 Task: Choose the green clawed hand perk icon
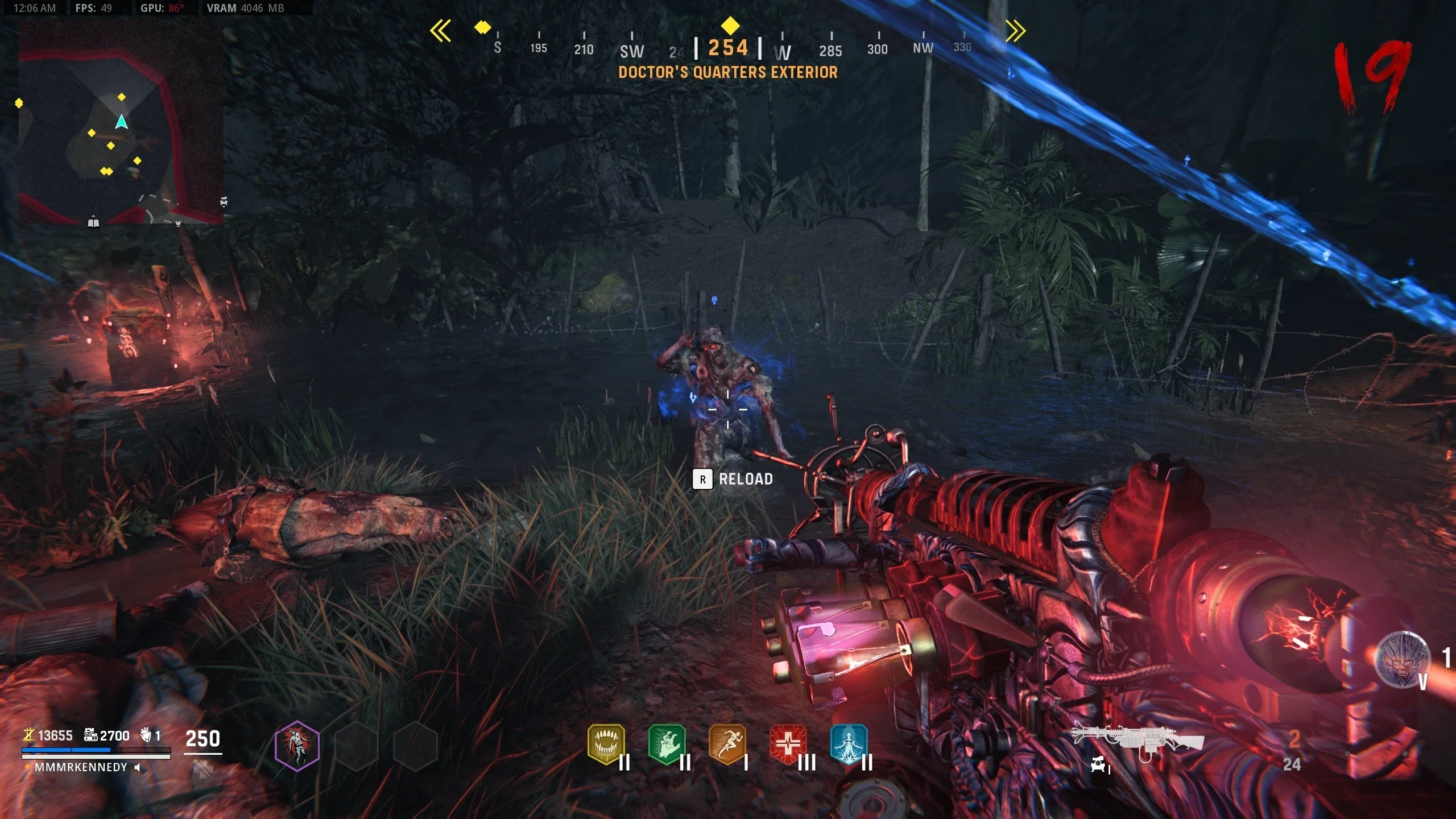click(x=667, y=744)
